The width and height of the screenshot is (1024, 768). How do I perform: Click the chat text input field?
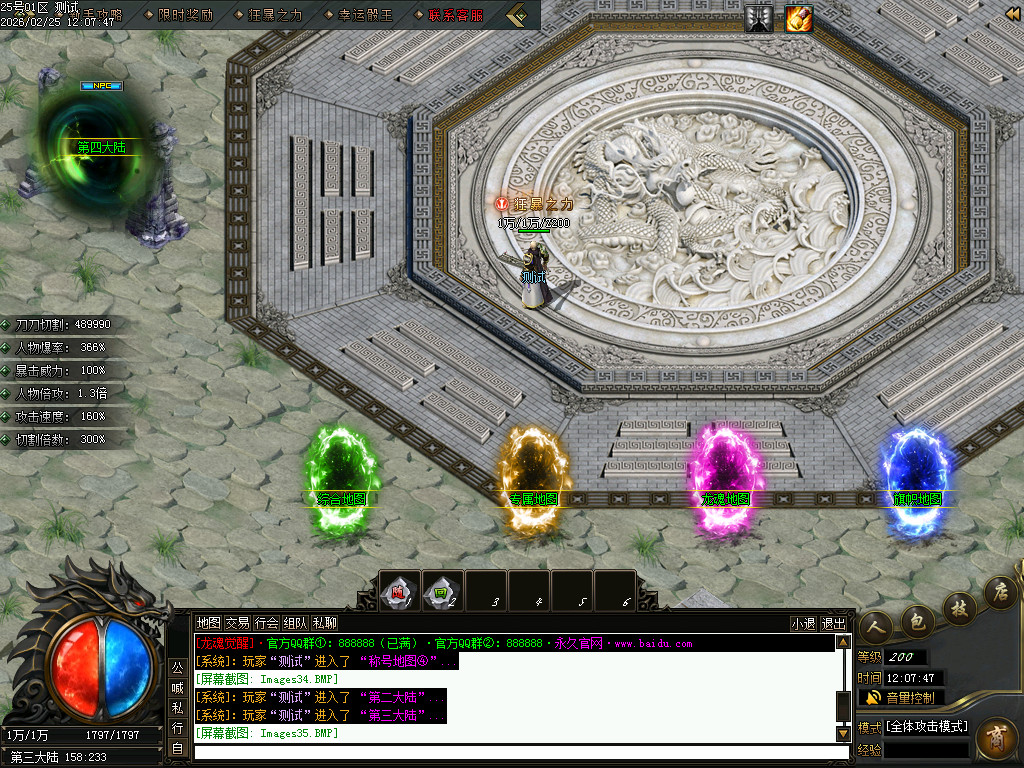(515, 752)
